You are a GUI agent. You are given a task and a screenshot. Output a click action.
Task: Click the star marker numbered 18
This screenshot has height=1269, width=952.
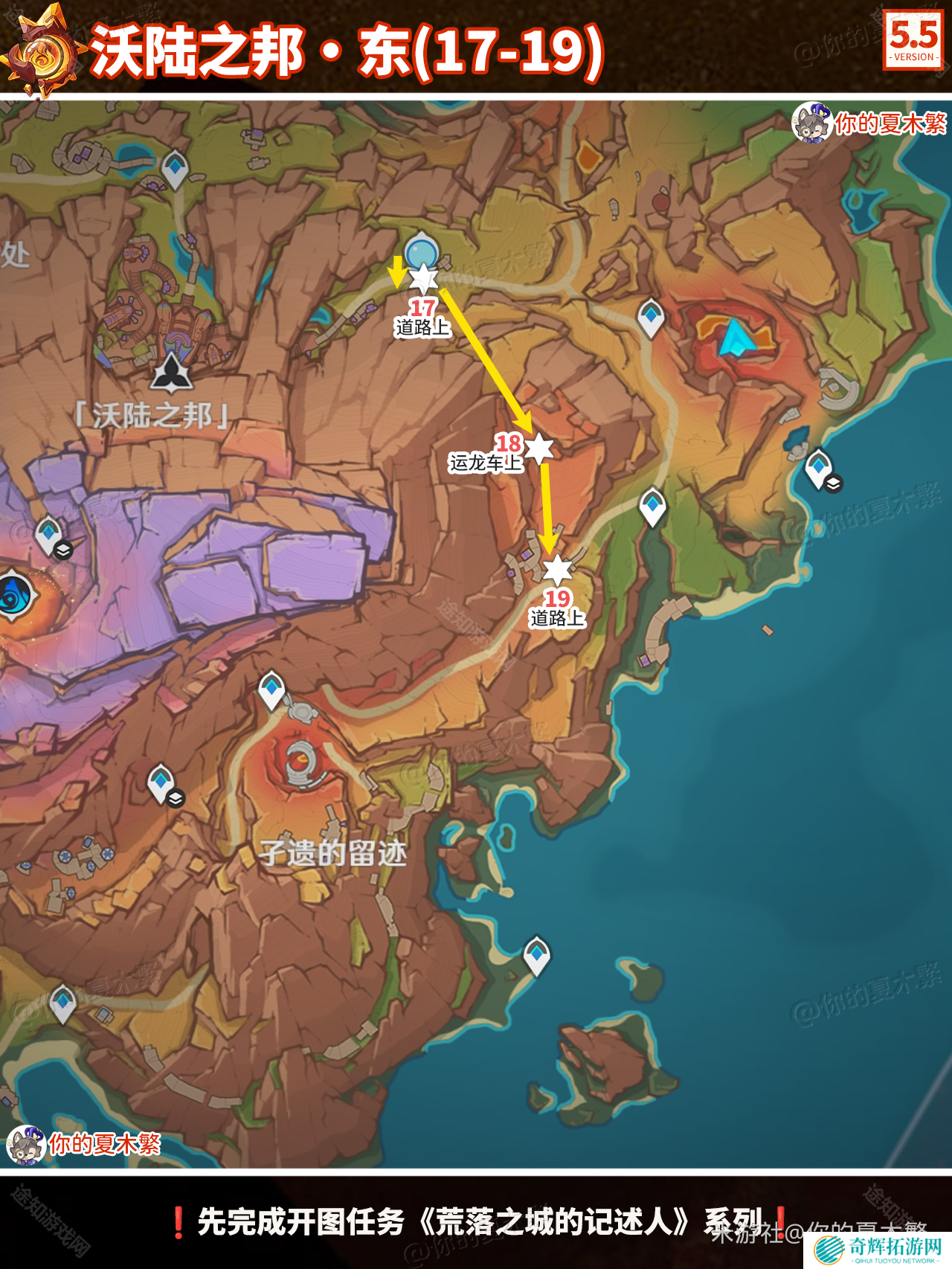coord(539,448)
